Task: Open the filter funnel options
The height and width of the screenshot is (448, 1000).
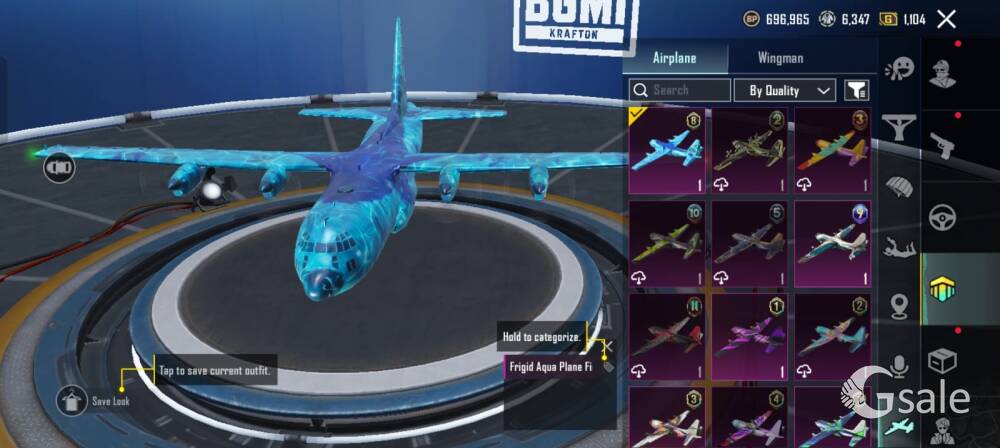Action: 856,90
